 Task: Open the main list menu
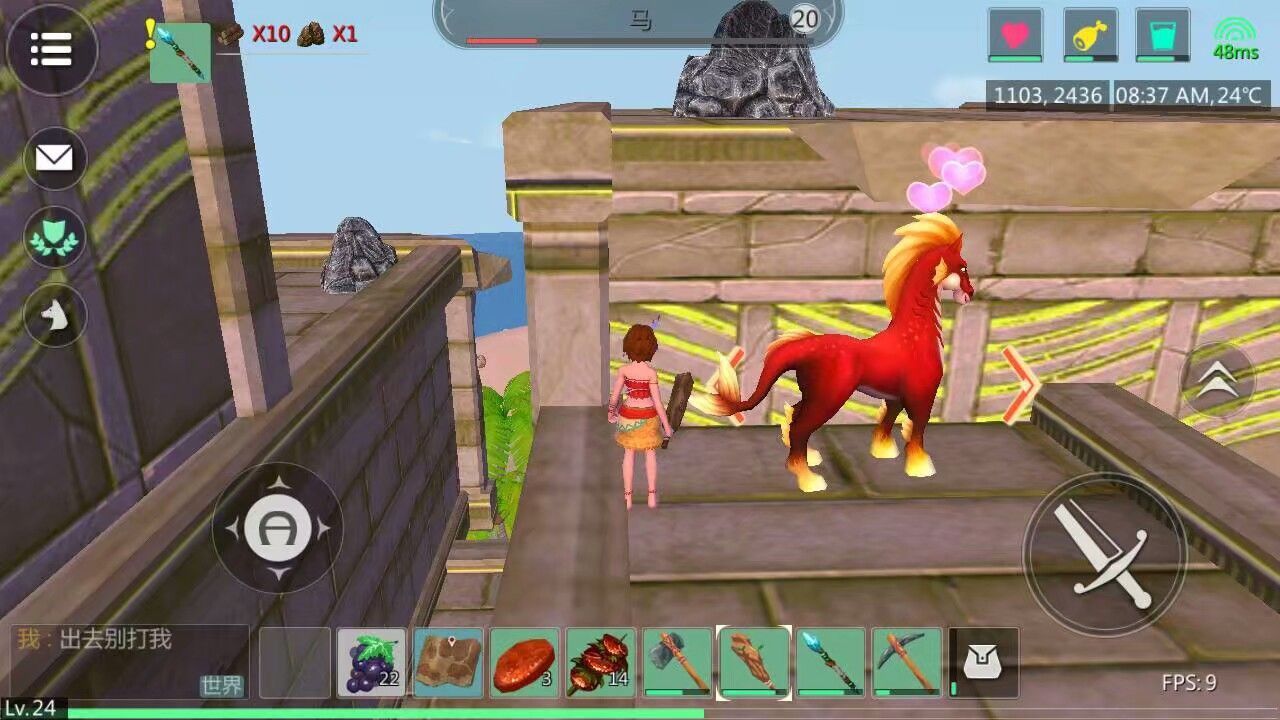click(x=52, y=48)
